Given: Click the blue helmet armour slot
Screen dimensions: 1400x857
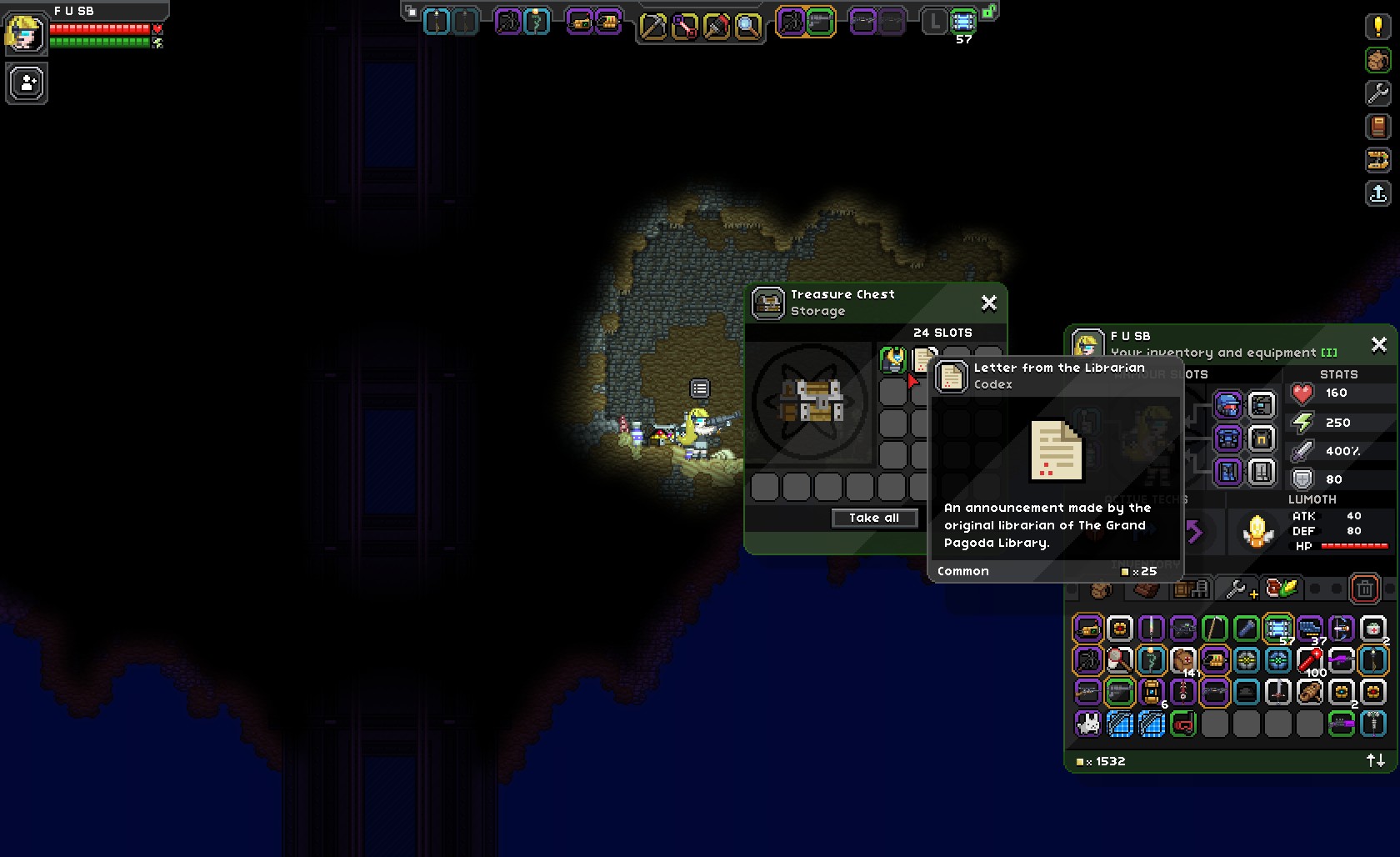Looking at the screenshot, I should coord(1227,405).
